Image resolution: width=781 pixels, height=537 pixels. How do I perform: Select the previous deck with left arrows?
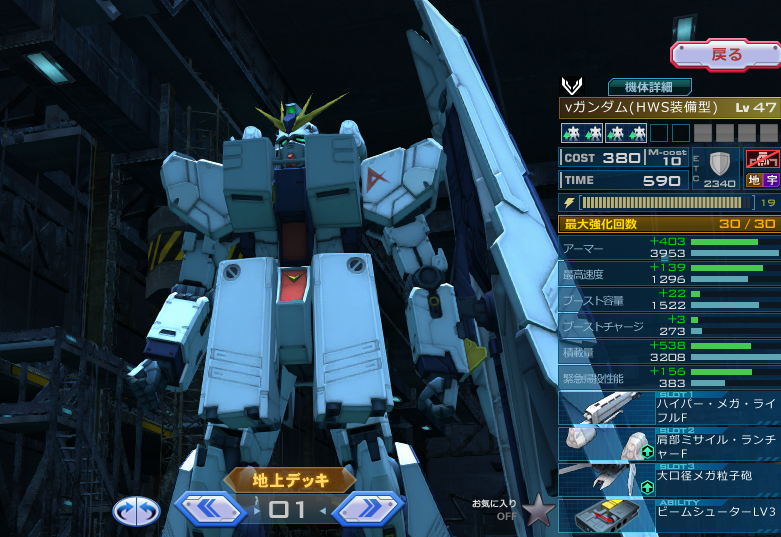pos(211,509)
